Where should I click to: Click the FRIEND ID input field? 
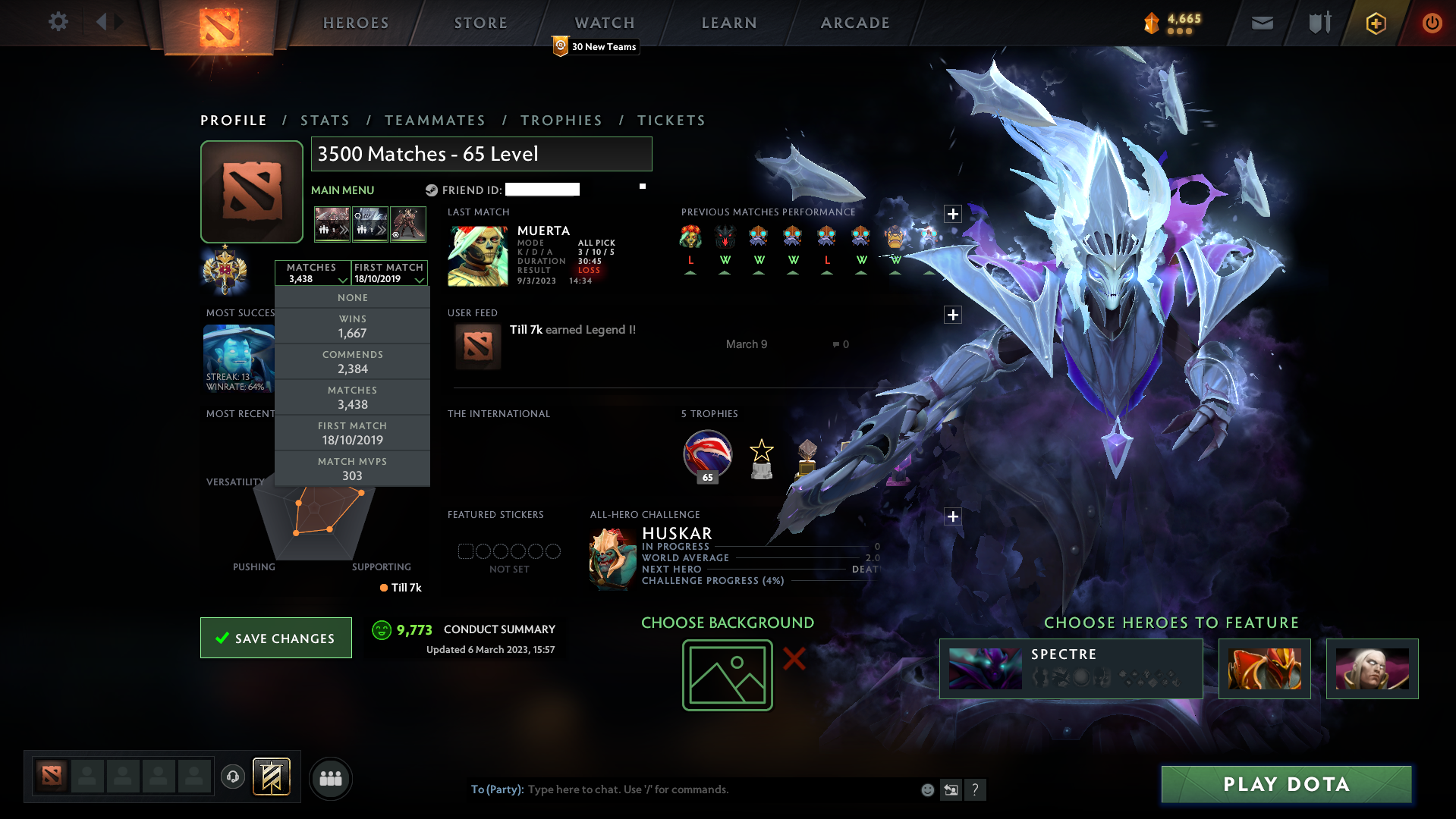click(x=542, y=190)
